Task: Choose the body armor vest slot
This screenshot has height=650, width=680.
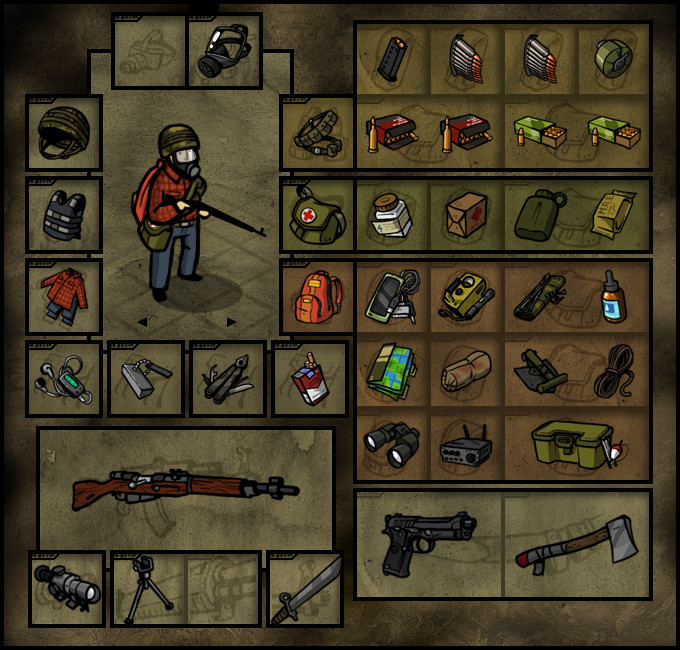Action: click(x=64, y=214)
